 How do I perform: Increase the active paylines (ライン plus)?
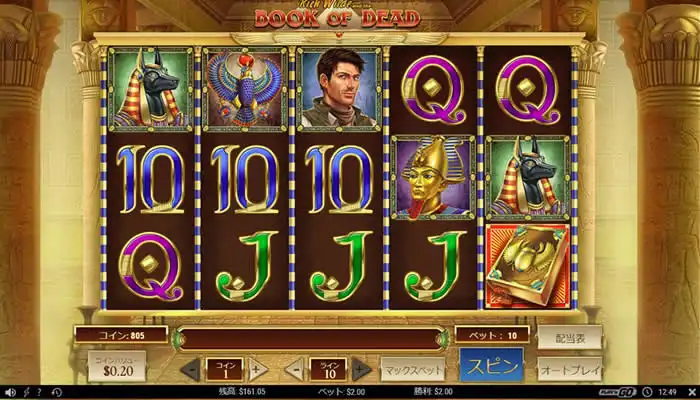pyautogui.click(x=362, y=369)
